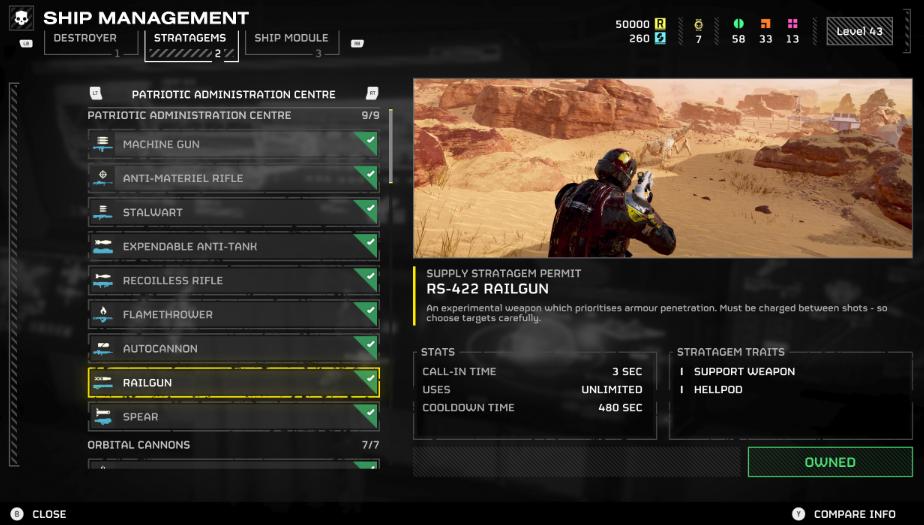Select the Spear stratagem

(233, 417)
